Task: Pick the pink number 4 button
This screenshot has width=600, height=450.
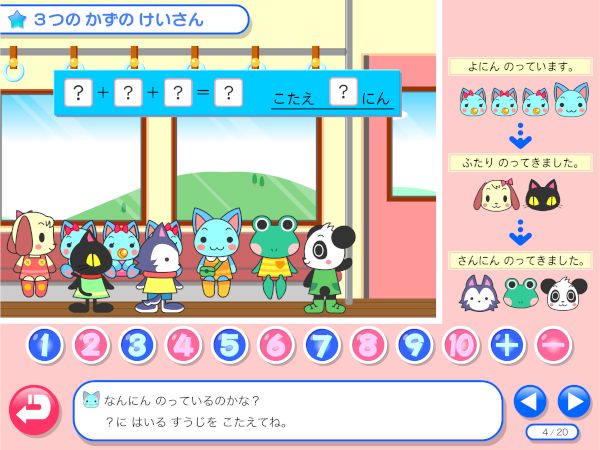Action: tap(182, 345)
